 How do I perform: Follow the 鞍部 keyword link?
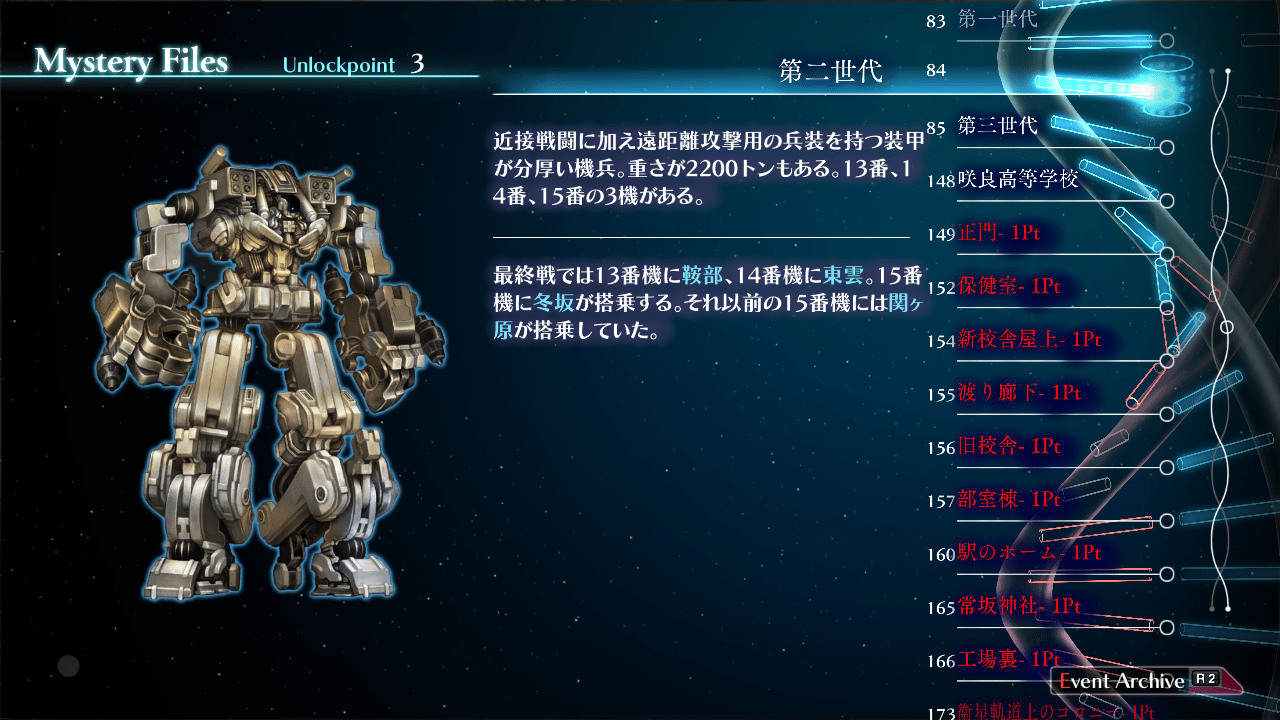(701, 276)
